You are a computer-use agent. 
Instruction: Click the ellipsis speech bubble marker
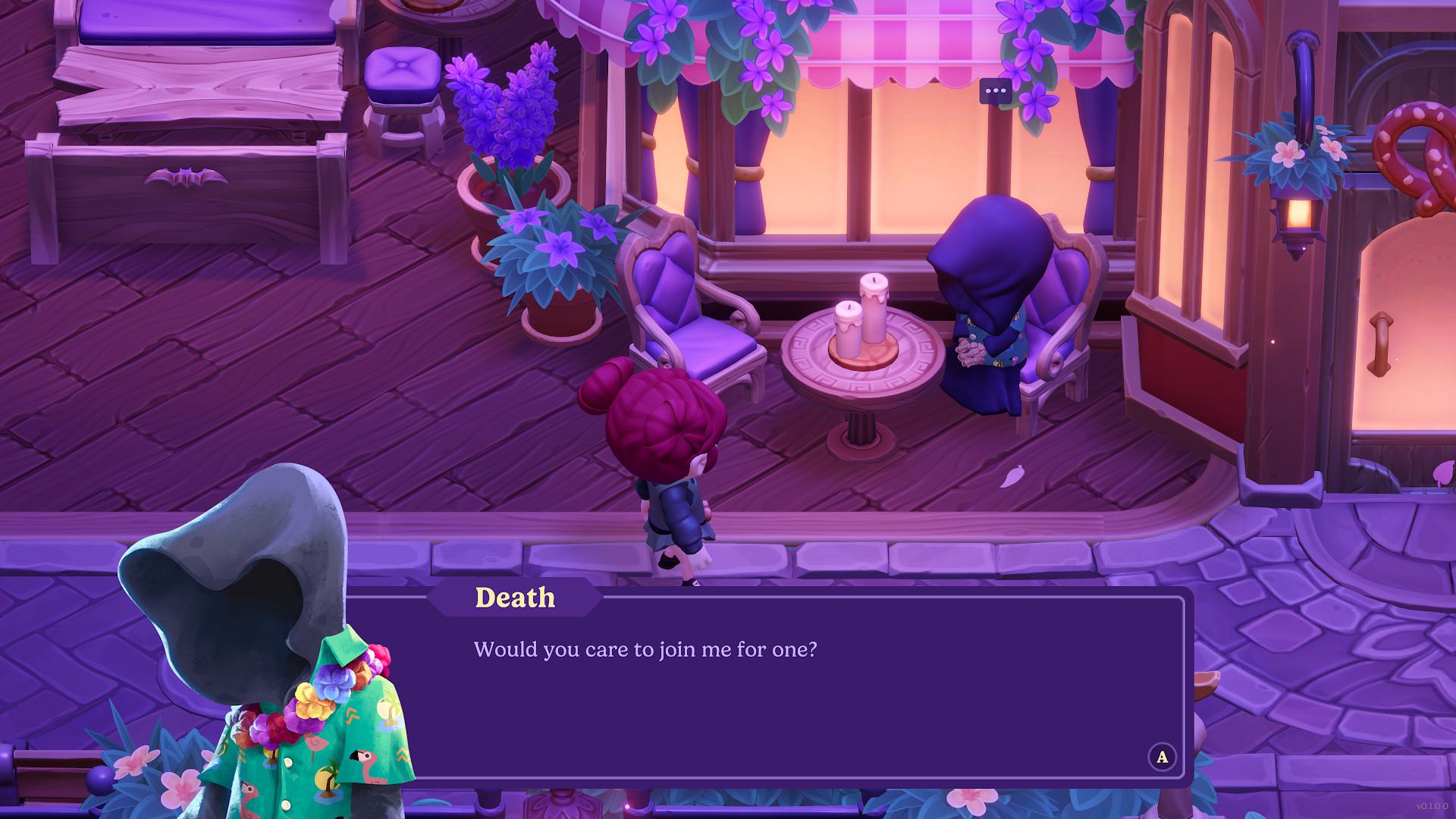(x=995, y=91)
